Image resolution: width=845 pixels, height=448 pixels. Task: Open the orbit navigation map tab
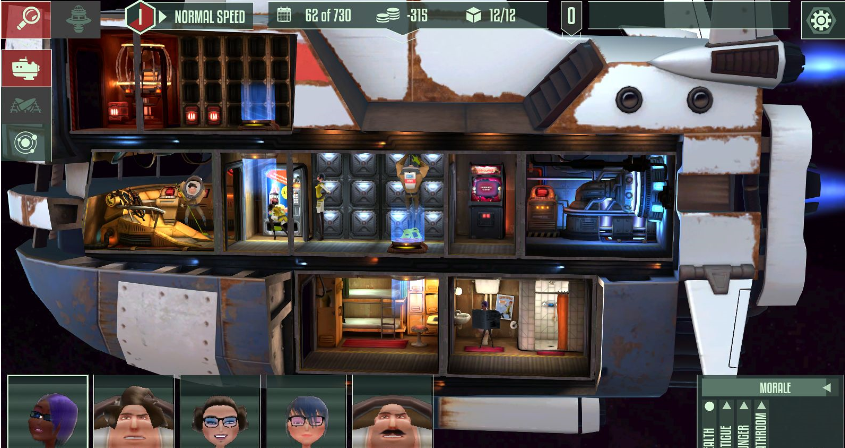(x=25, y=143)
